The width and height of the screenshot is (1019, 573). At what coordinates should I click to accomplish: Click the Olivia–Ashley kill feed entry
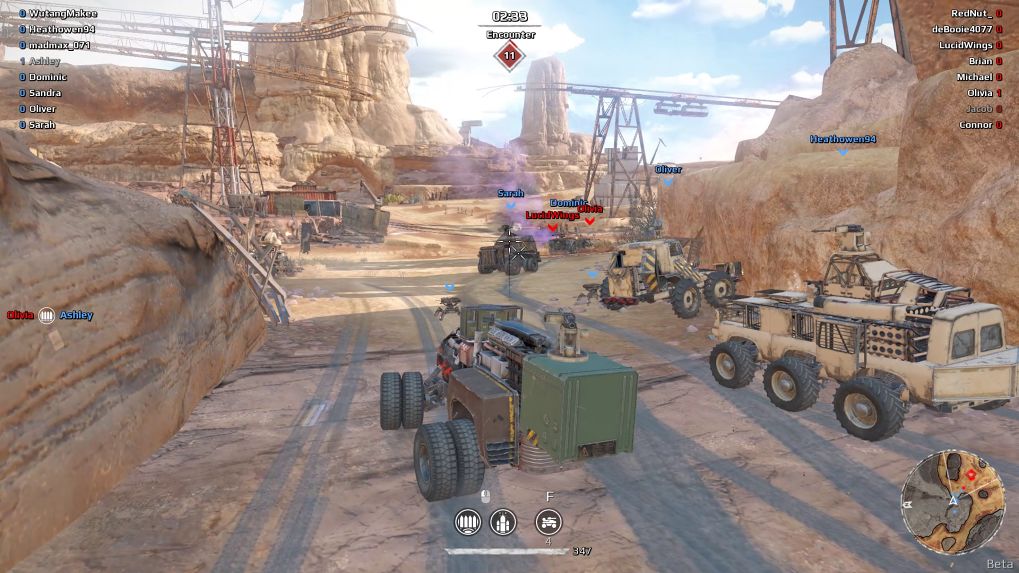[x=49, y=315]
